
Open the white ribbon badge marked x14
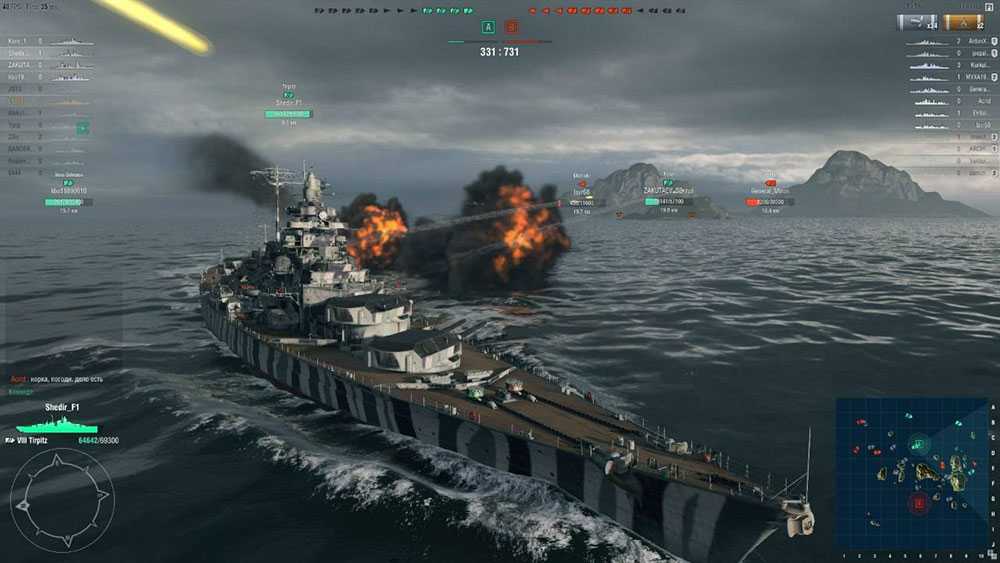pos(916,22)
